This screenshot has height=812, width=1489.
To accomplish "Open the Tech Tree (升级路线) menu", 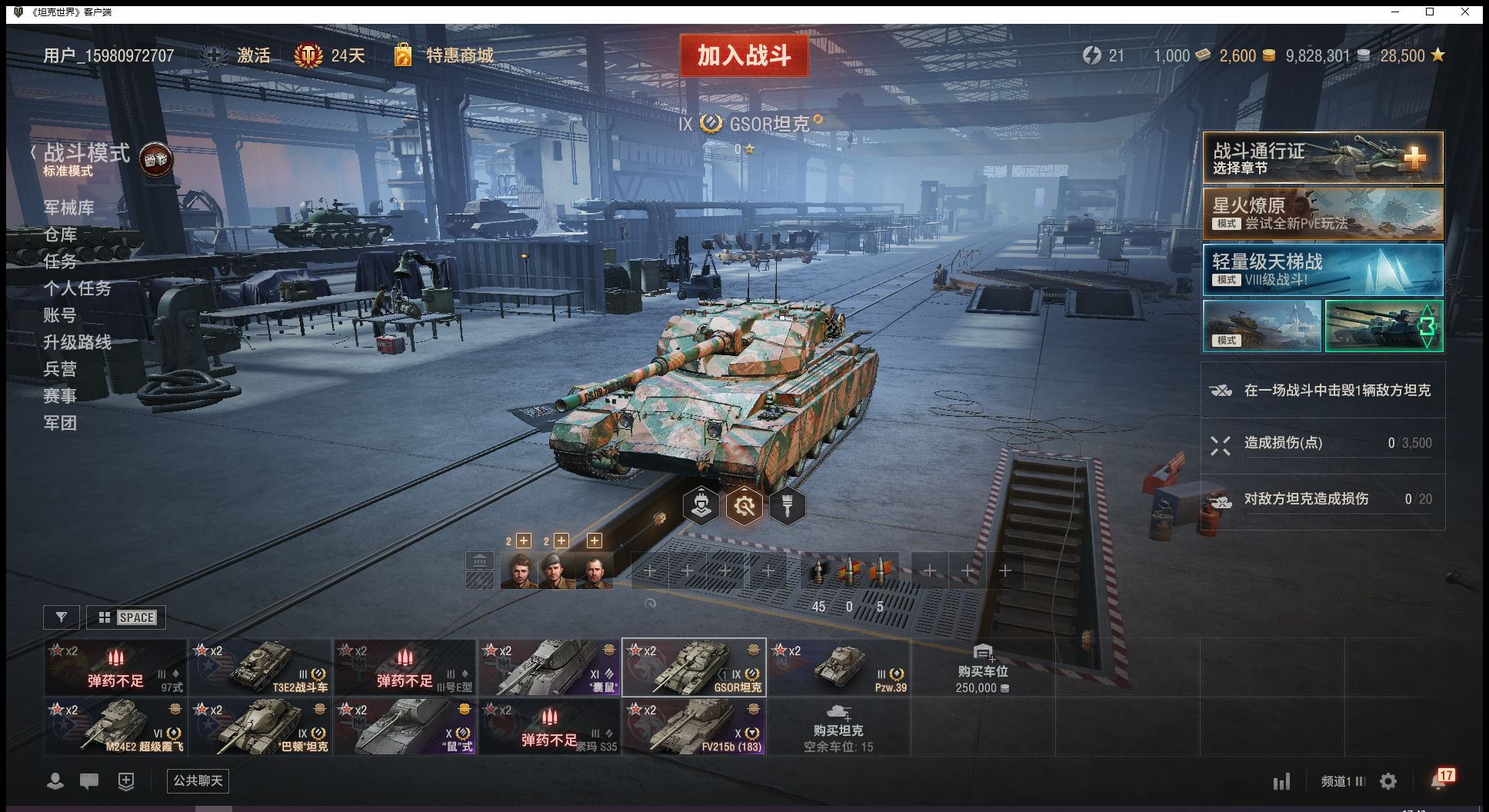I will click(77, 342).
